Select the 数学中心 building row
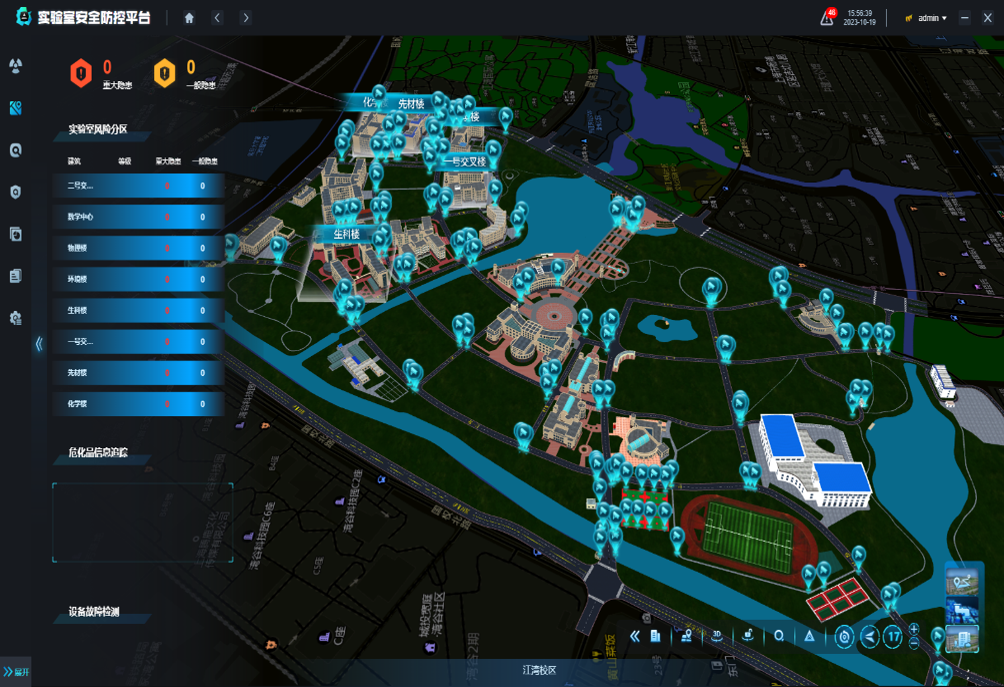 click(x=138, y=217)
